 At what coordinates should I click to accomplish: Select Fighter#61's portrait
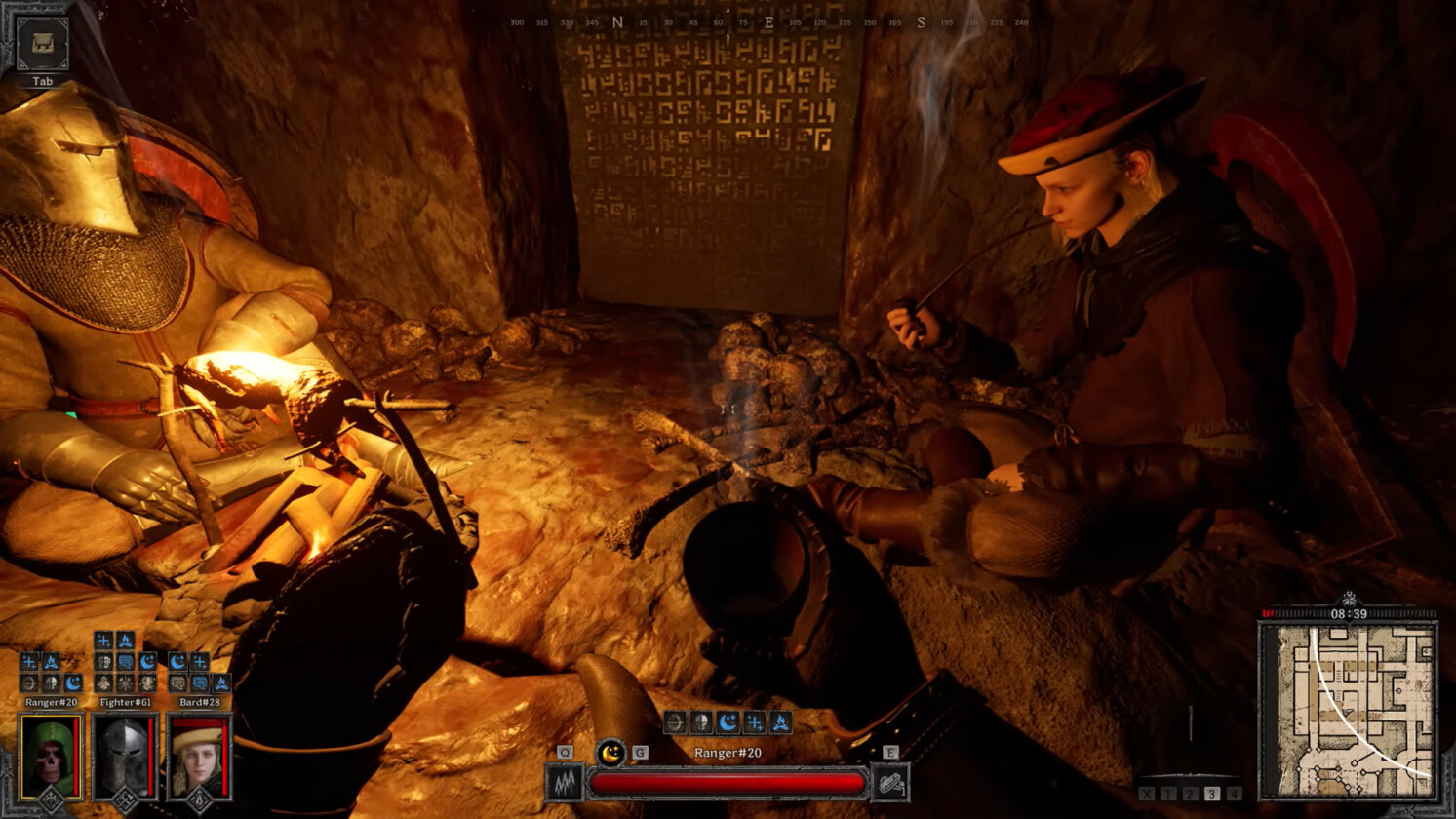click(x=126, y=754)
